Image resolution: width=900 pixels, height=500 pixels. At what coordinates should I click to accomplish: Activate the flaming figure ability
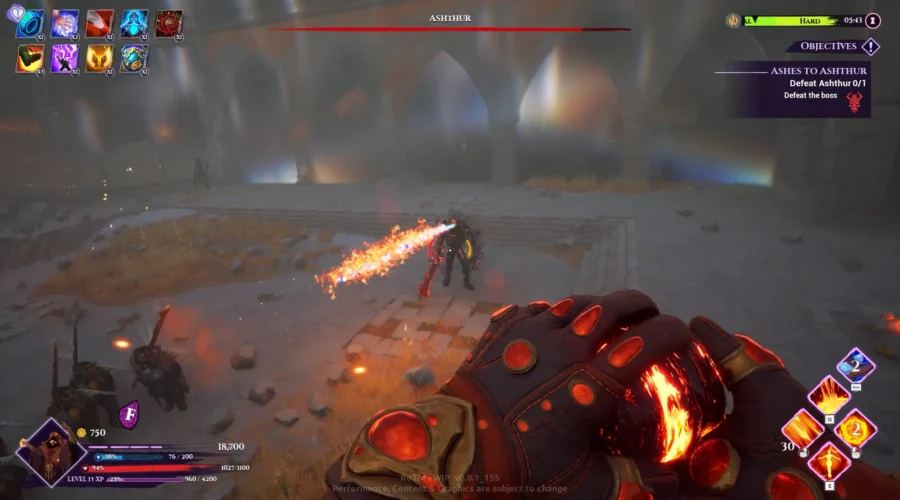coord(828,461)
